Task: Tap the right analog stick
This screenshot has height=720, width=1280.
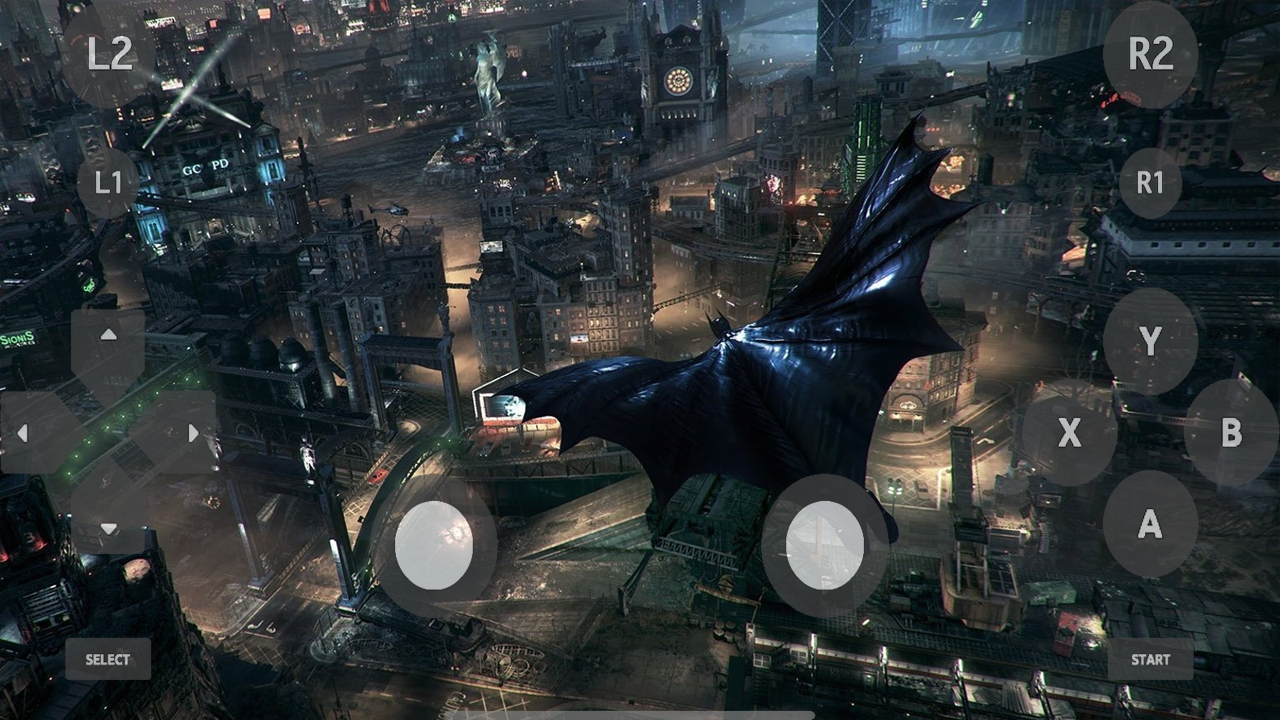Action: pos(822,545)
